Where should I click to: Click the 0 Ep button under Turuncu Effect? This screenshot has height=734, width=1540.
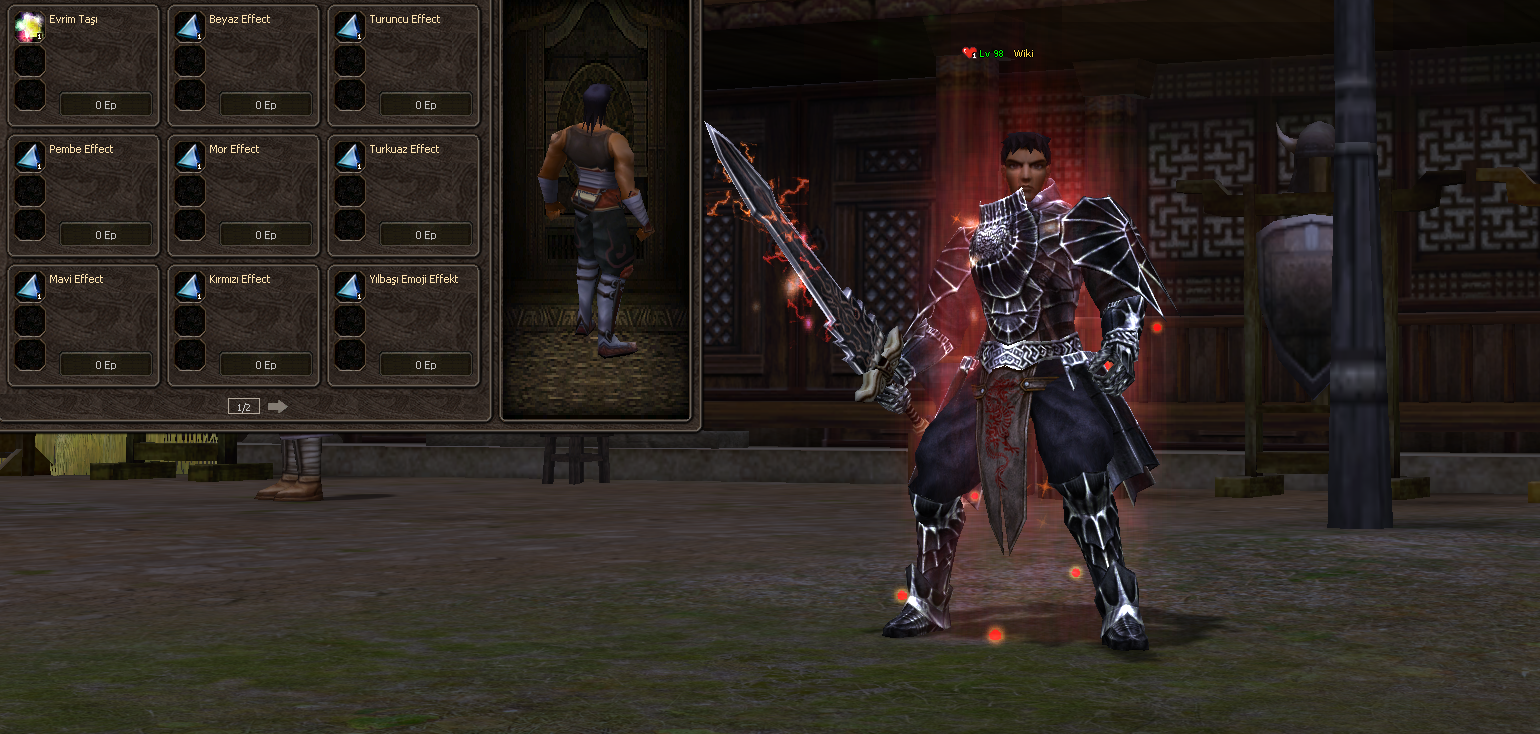click(x=426, y=105)
